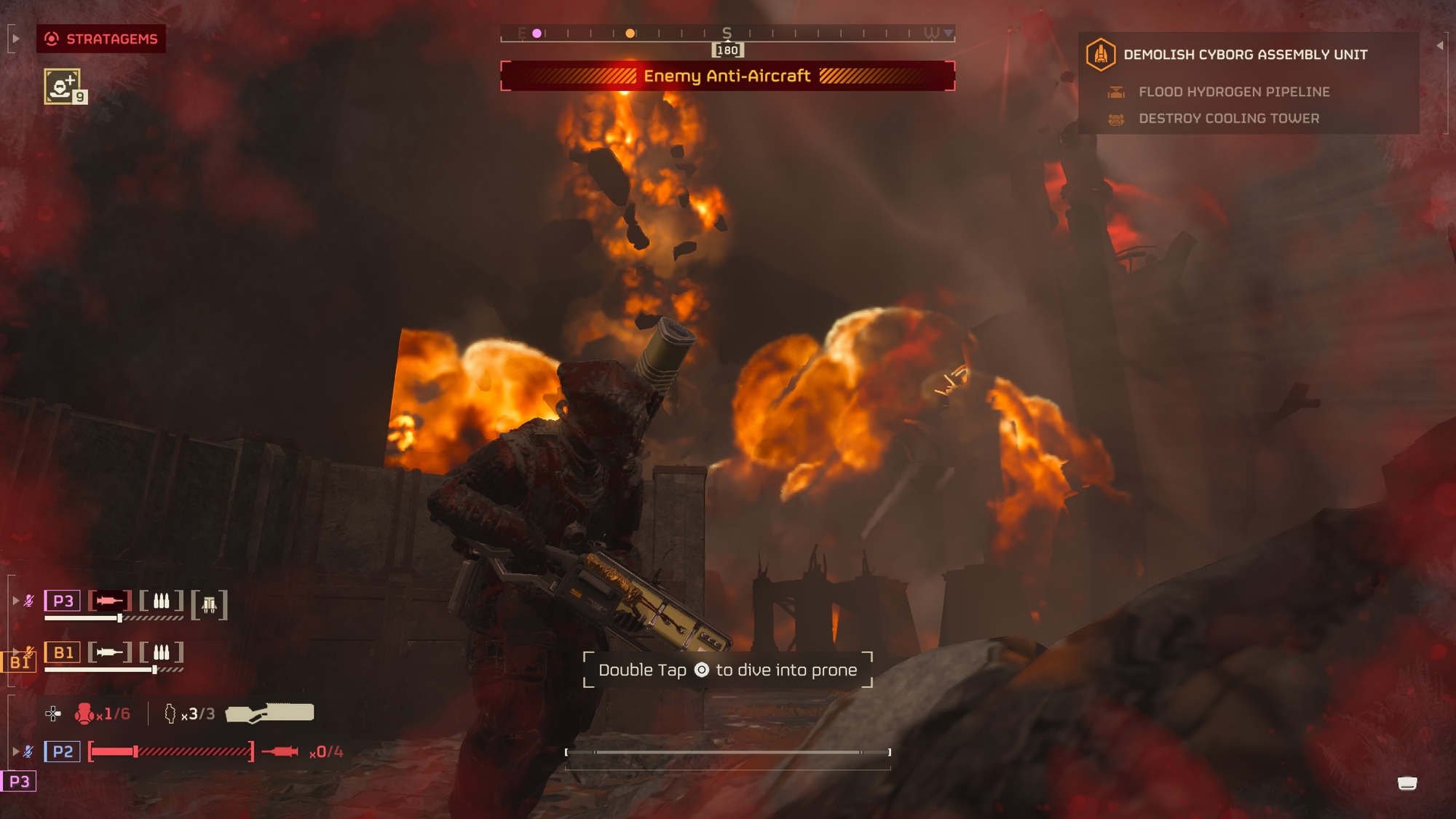Image resolution: width=1456 pixels, height=819 pixels.
Task: Click the grenade icon showing 3/3
Action: click(x=170, y=713)
